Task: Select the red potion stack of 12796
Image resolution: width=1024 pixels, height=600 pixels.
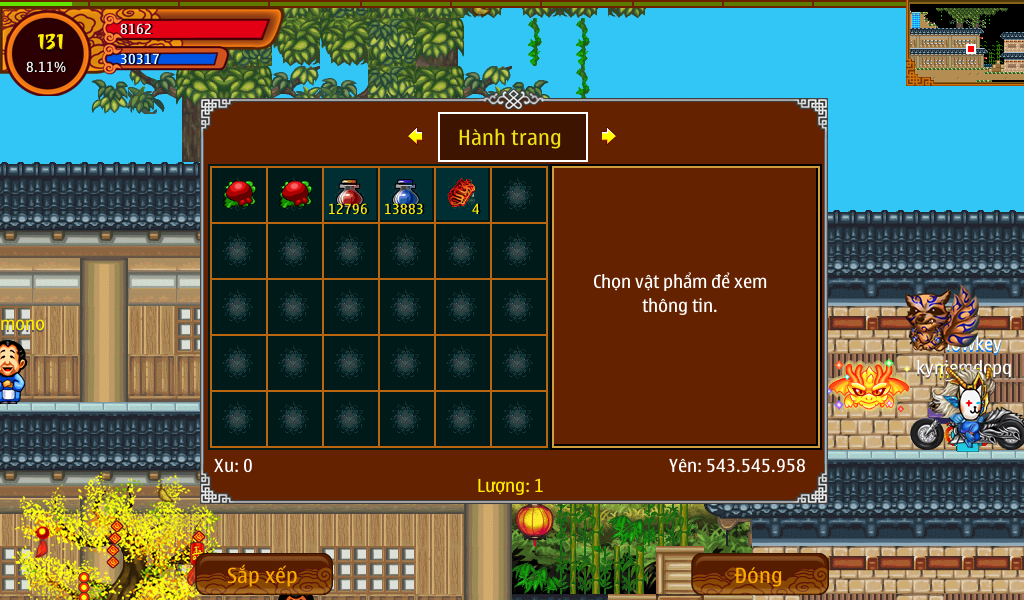Action: 350,195
